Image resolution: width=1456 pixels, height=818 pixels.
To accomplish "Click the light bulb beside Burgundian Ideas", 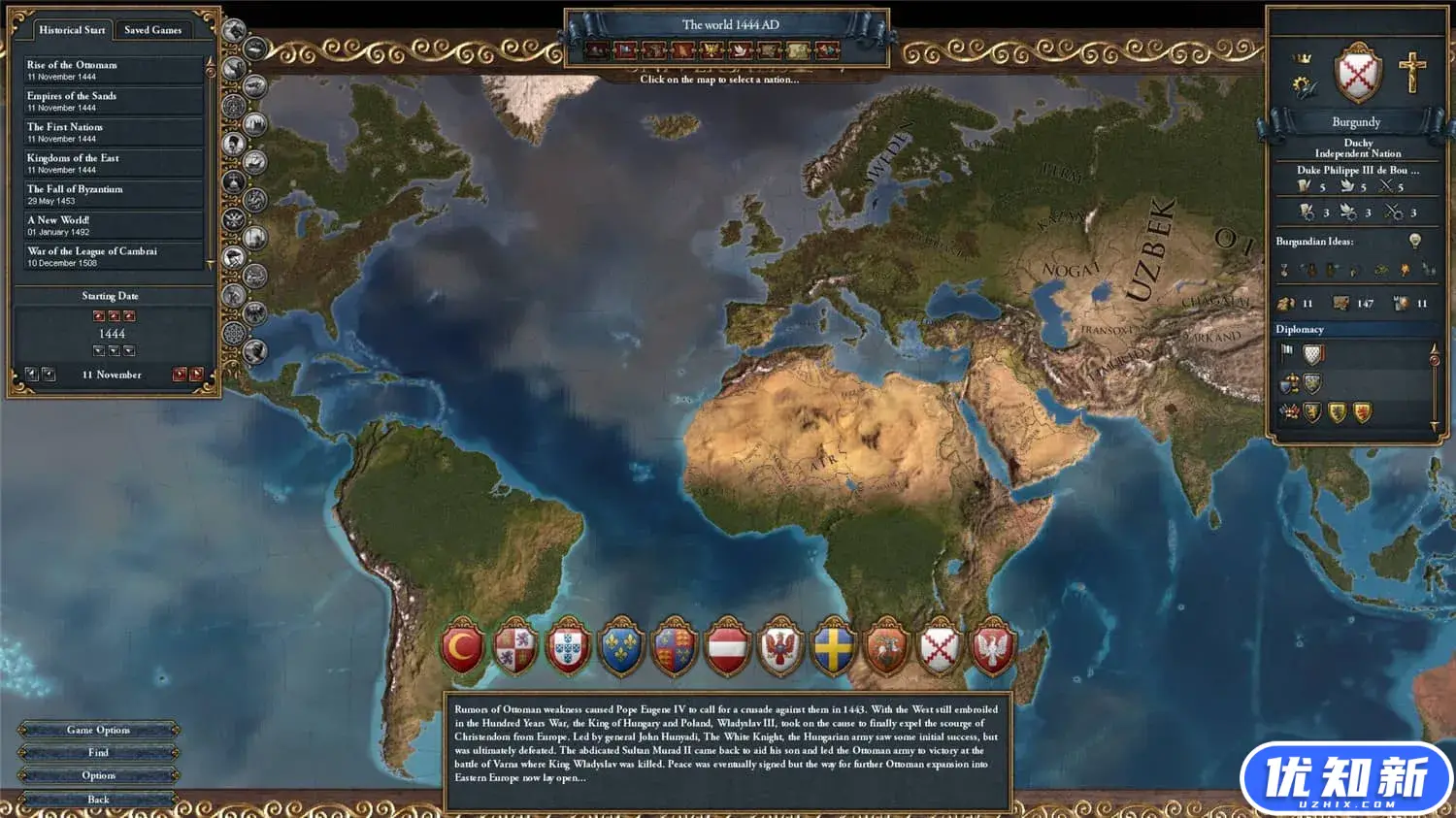I will [1414, 239].
